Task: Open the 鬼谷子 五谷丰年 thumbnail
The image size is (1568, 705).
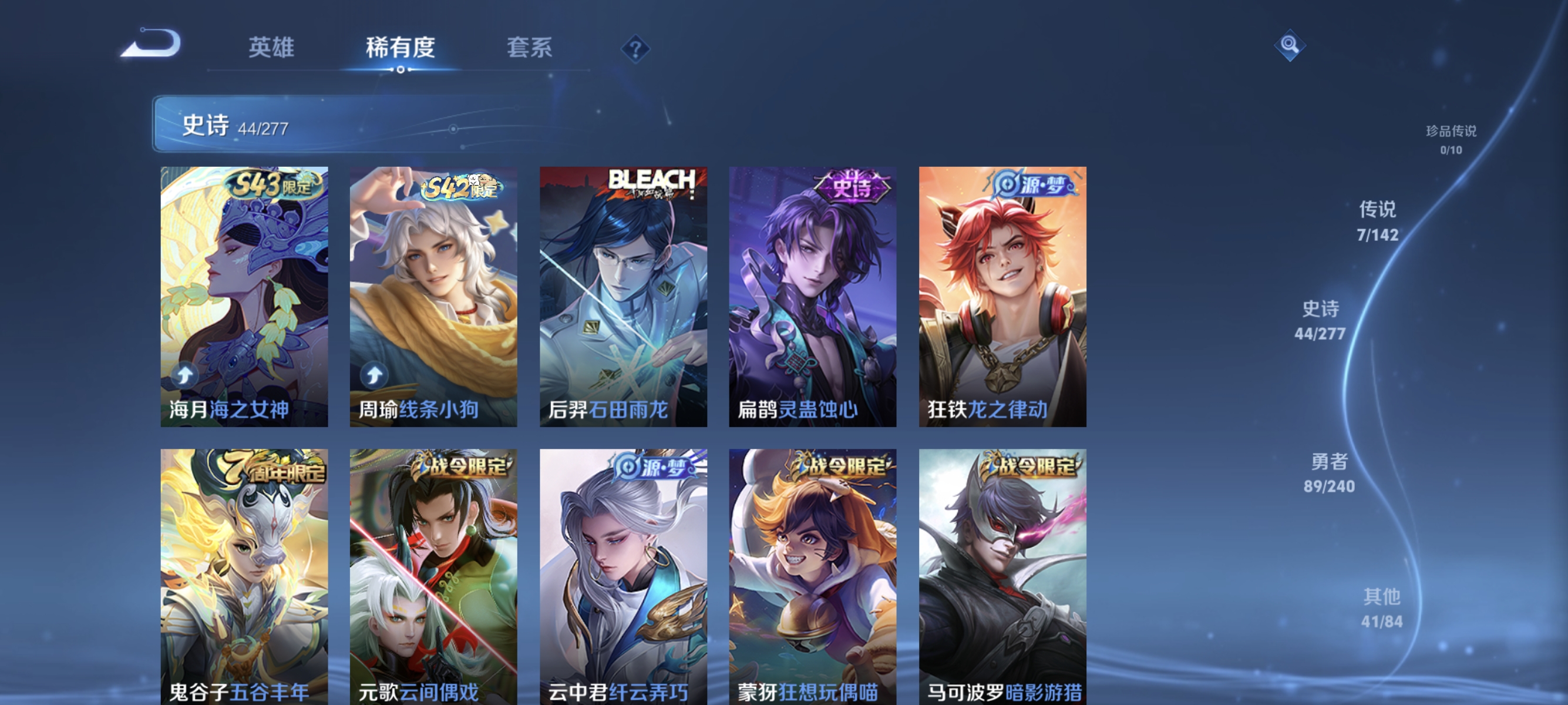Action: point(244,566)
